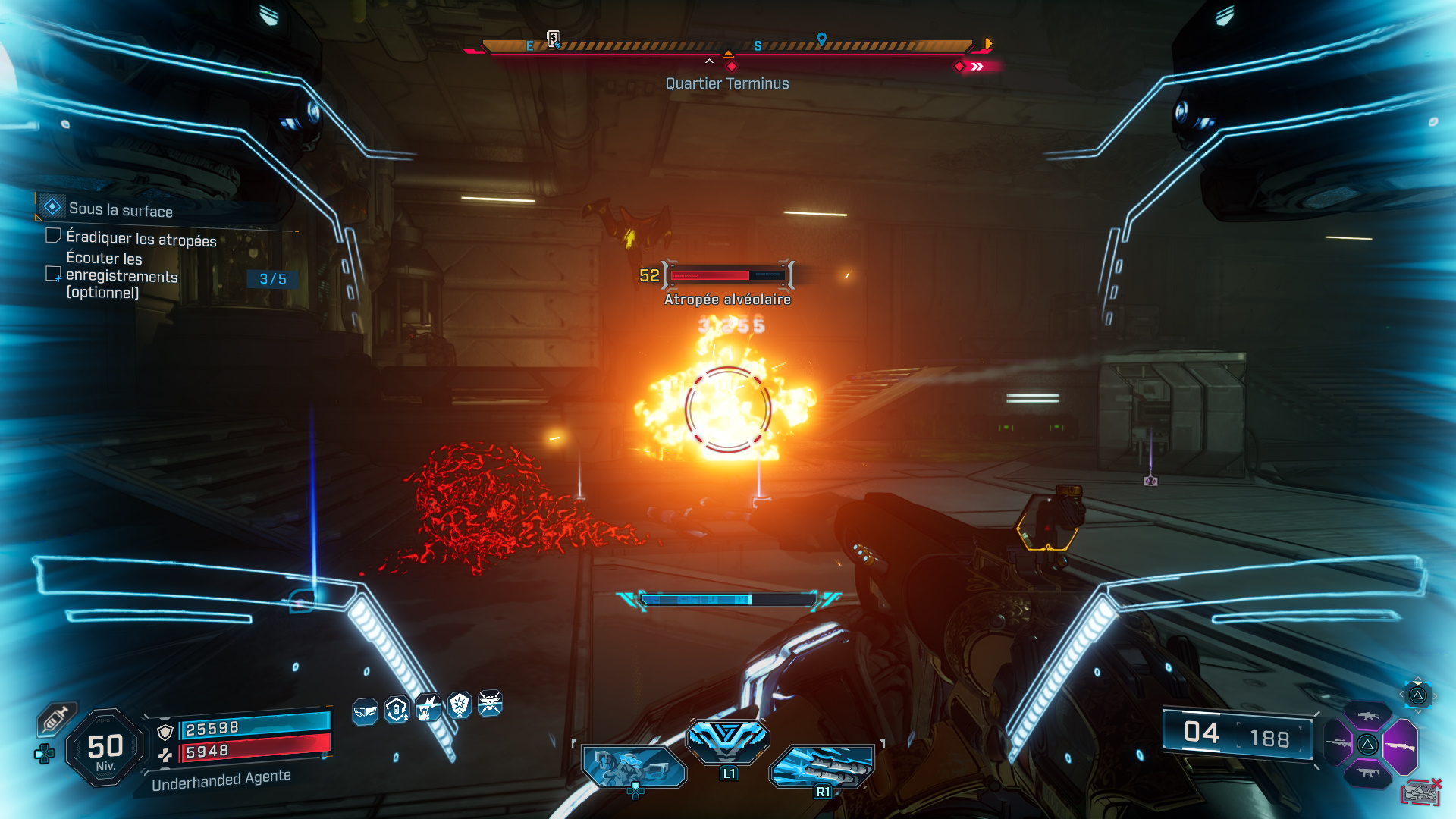Open the level 50 character badge
Screen dimensions: 1456x819
click(x=105, y=748)
